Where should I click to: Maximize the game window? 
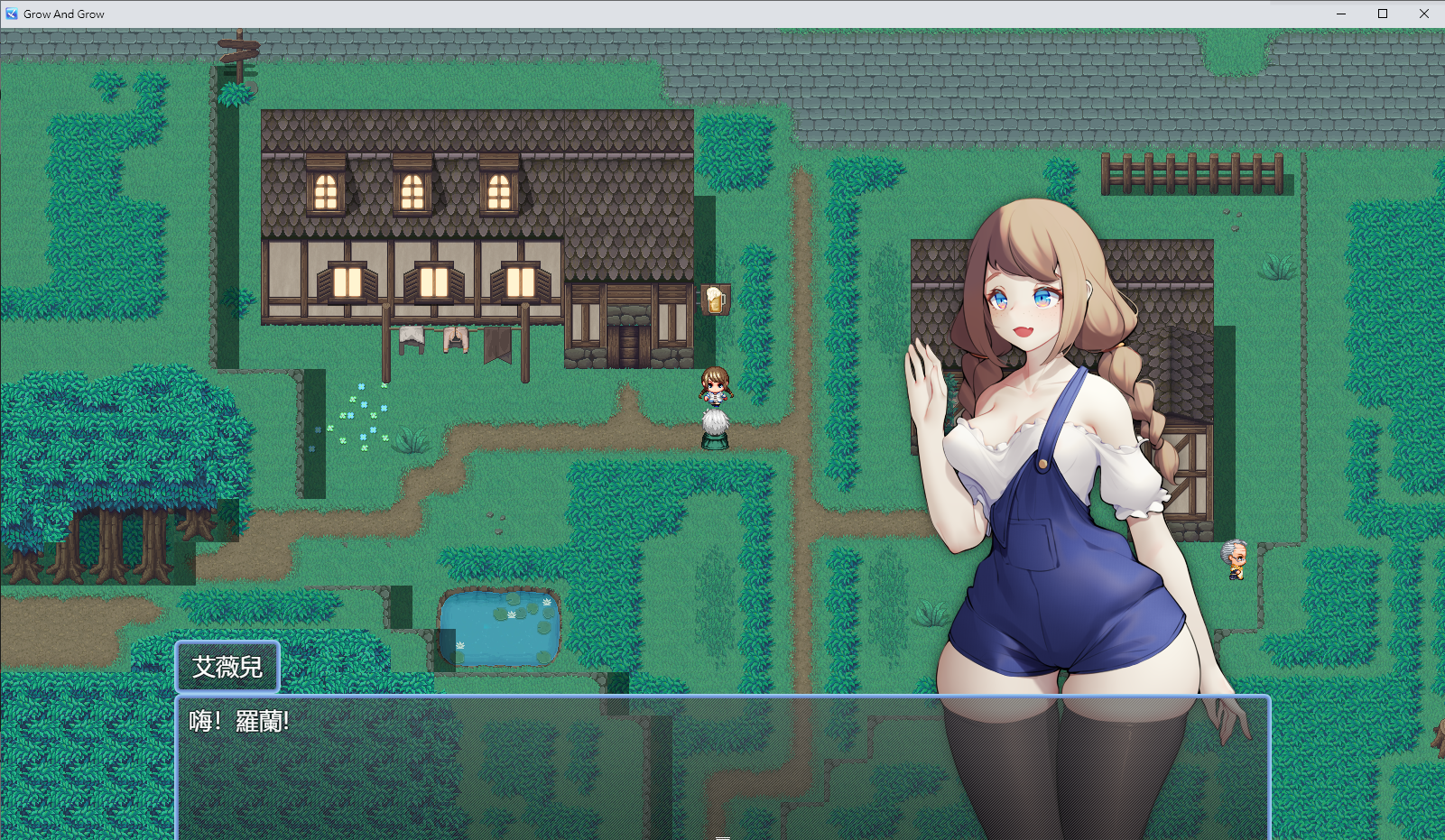(1382, 14)
